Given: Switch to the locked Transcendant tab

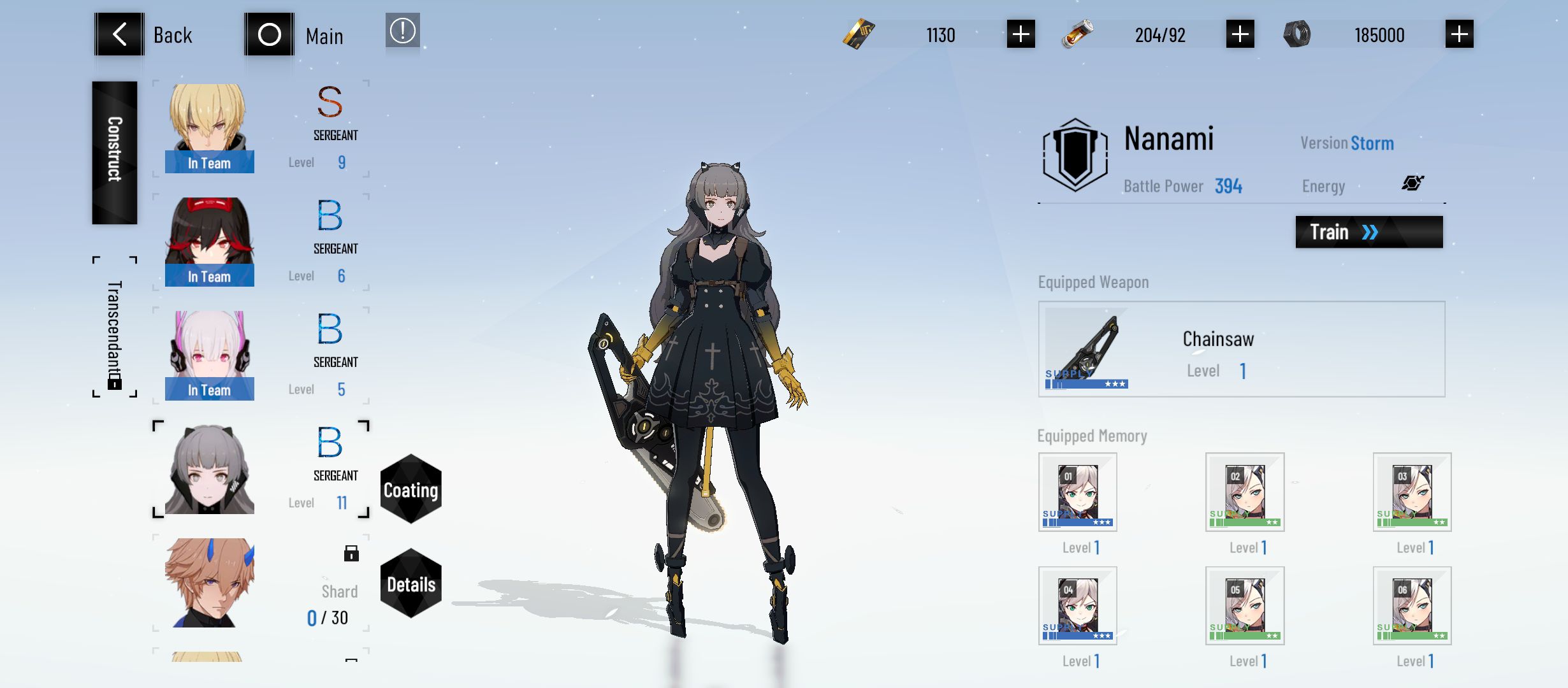Looking at the screenshot, I should pyautogui.click(x=115, y=327).
